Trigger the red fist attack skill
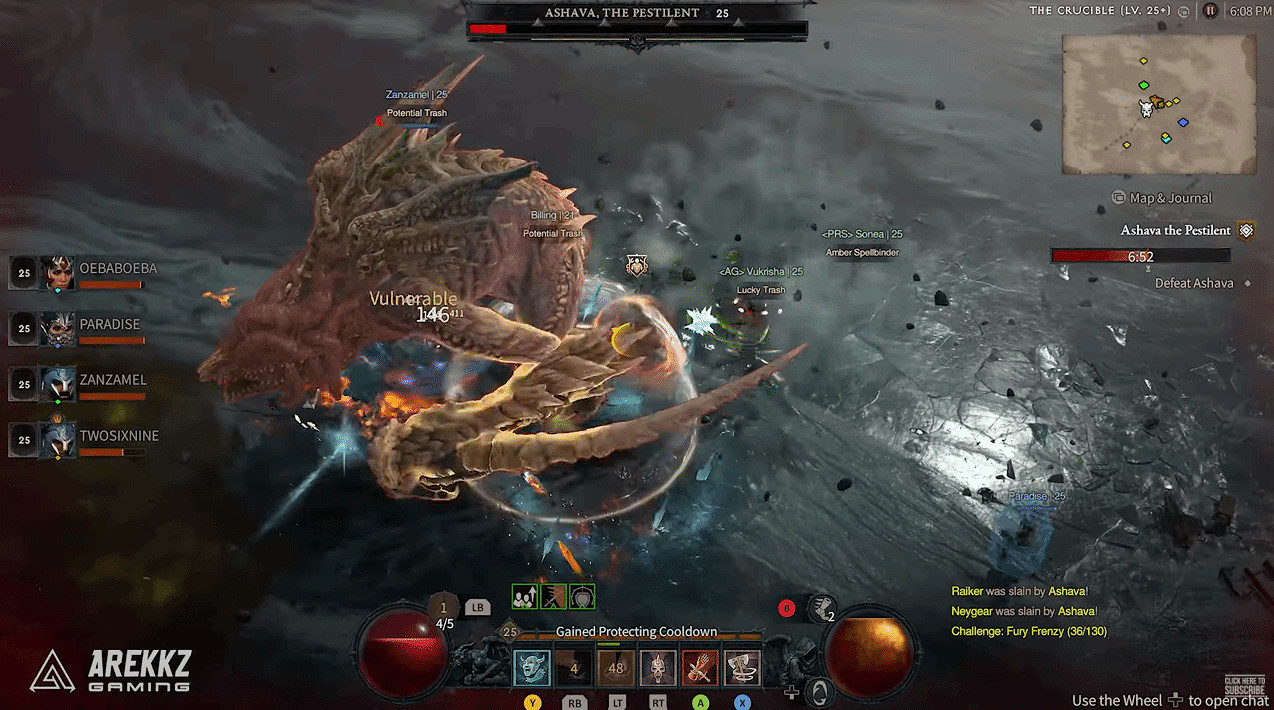Image resolution: width=1274 pixels, height=710 pixels. point(700,668)
